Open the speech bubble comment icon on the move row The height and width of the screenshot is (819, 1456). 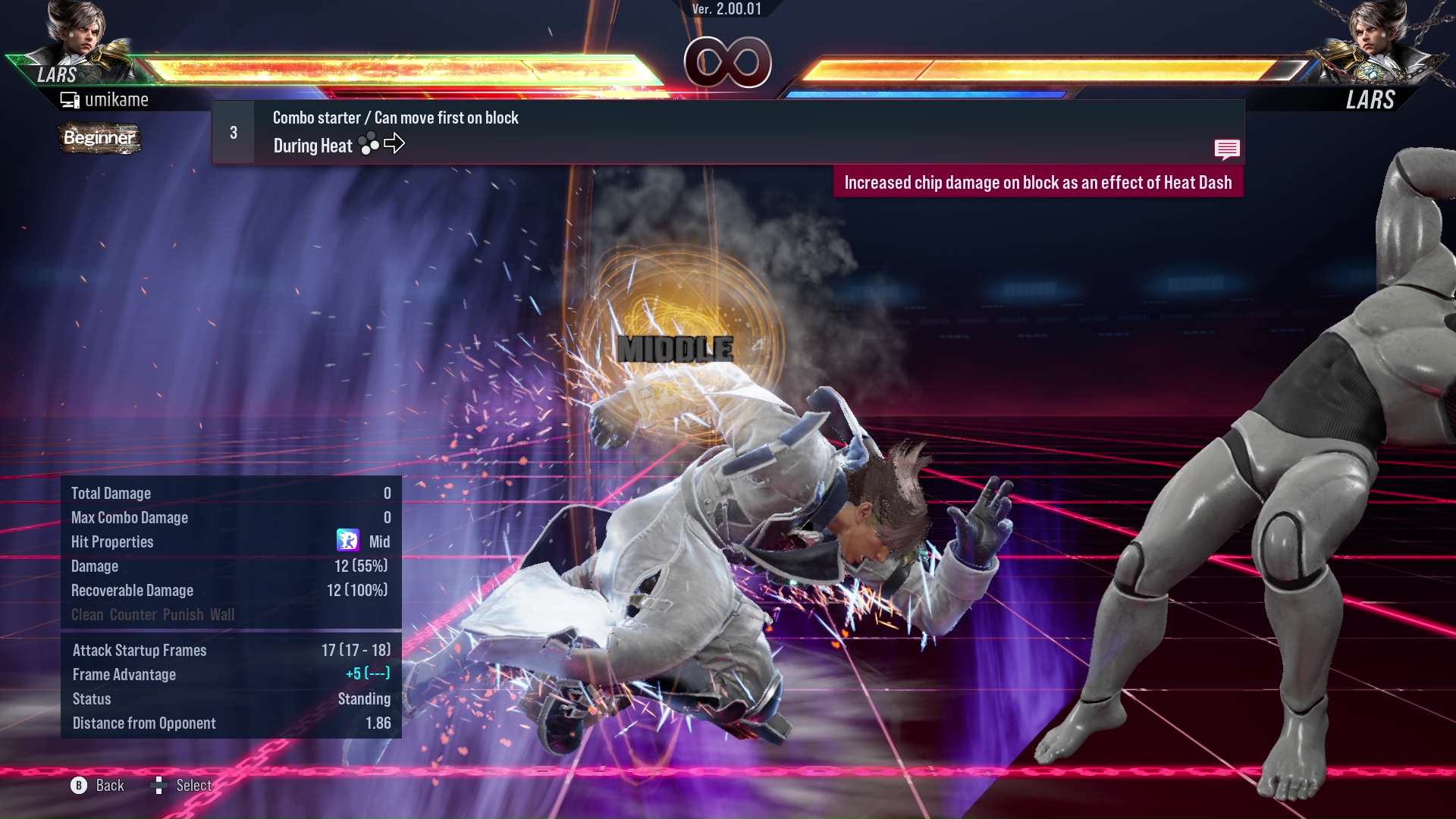click(1227, 149)
